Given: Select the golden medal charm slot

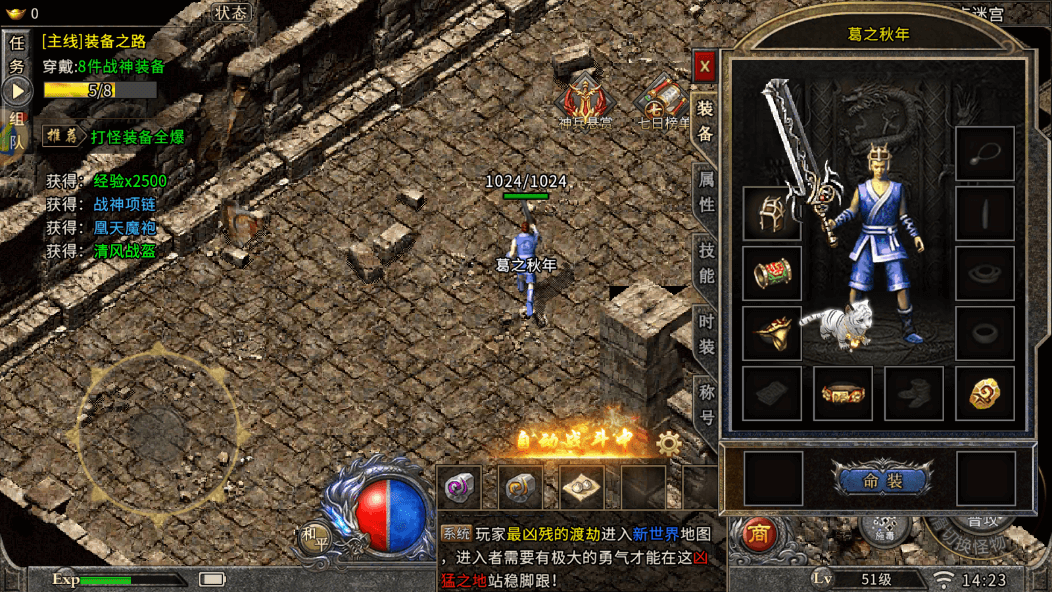Looking at the screenshot, I should click(x=984, y=393).
